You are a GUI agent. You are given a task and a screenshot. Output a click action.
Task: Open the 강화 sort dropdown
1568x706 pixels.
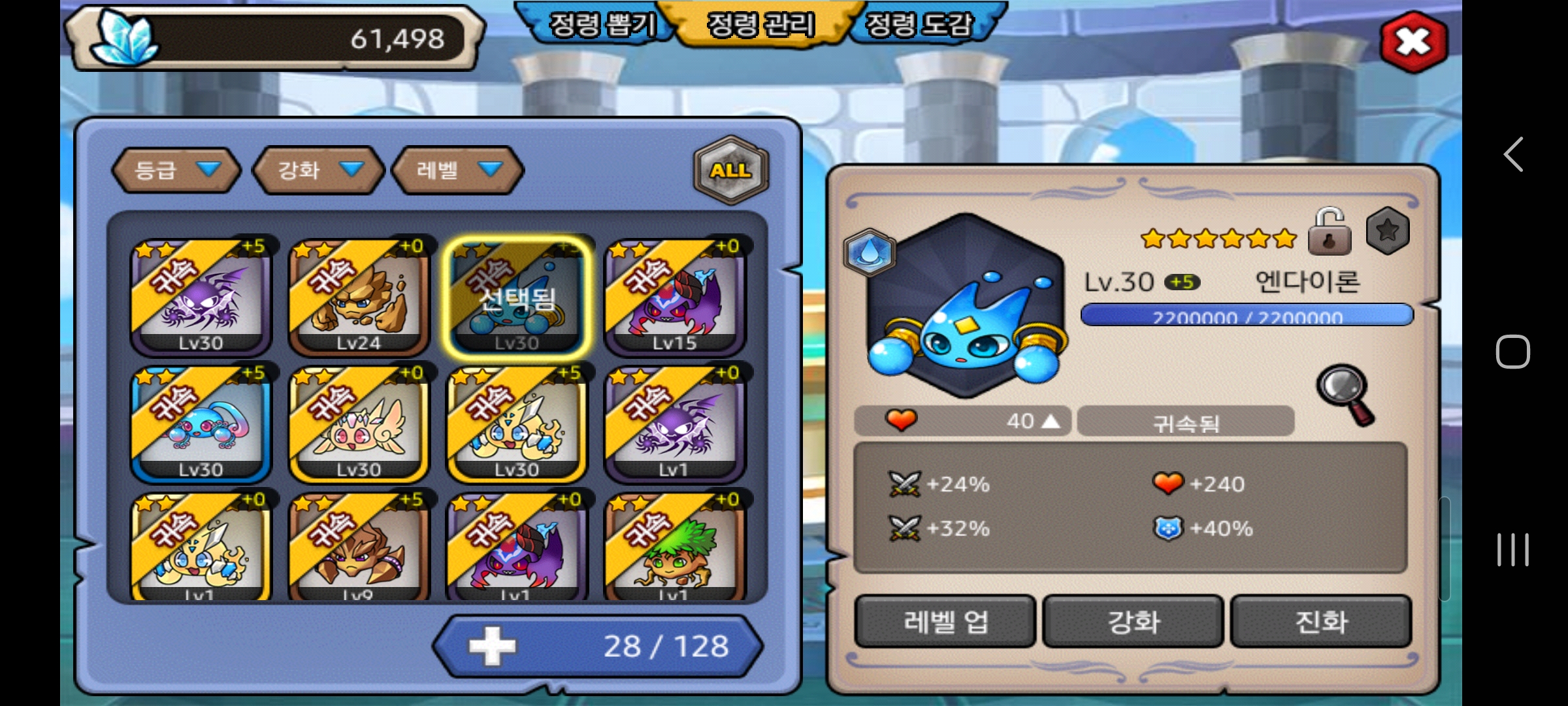(x=319, y=171)
